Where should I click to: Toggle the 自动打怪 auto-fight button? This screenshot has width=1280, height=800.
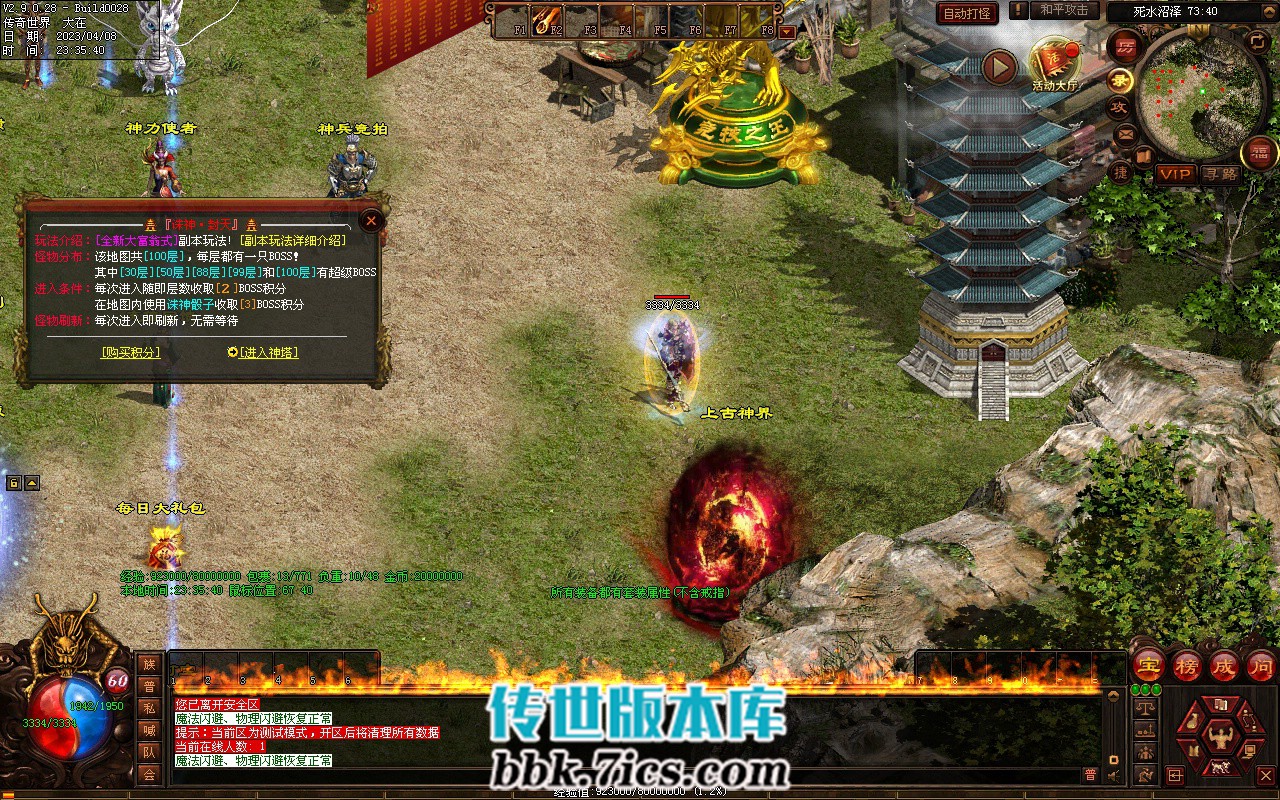click(x=968, y=13)
